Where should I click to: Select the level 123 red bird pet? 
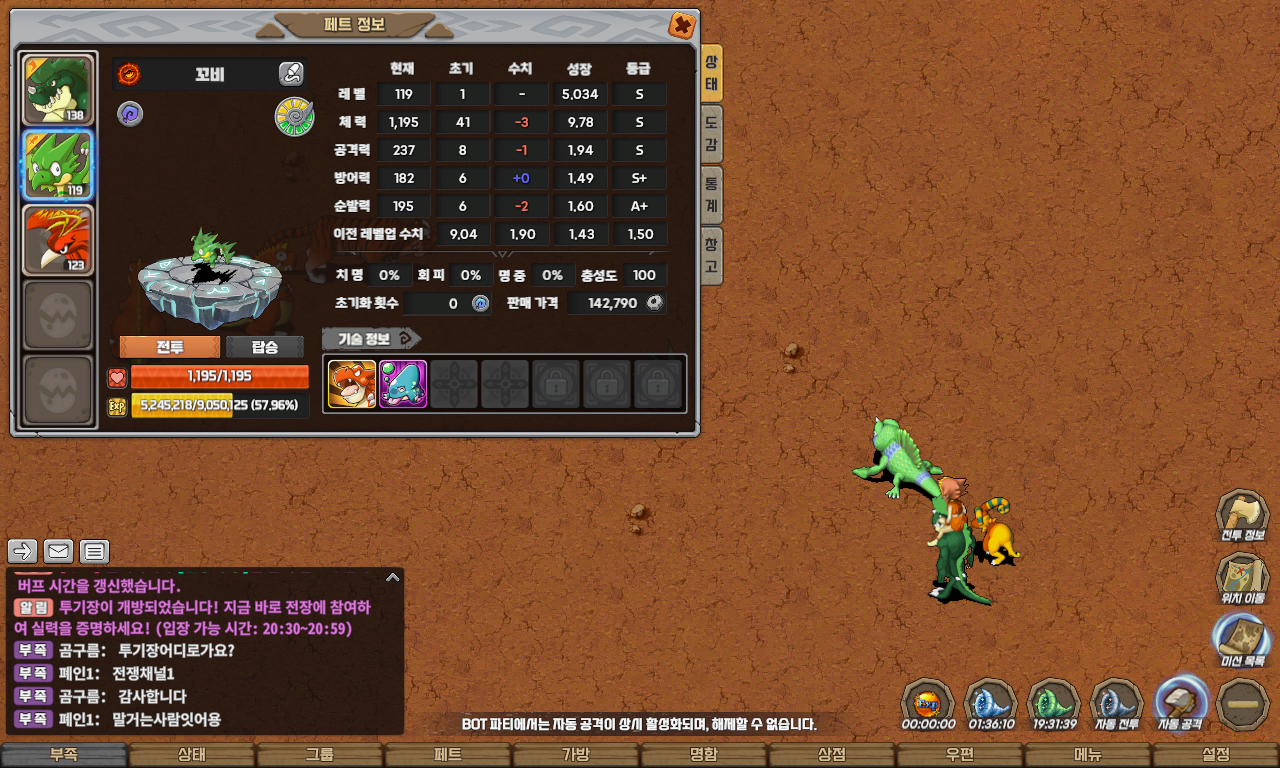pyautogui.click(x=58, y=240)
